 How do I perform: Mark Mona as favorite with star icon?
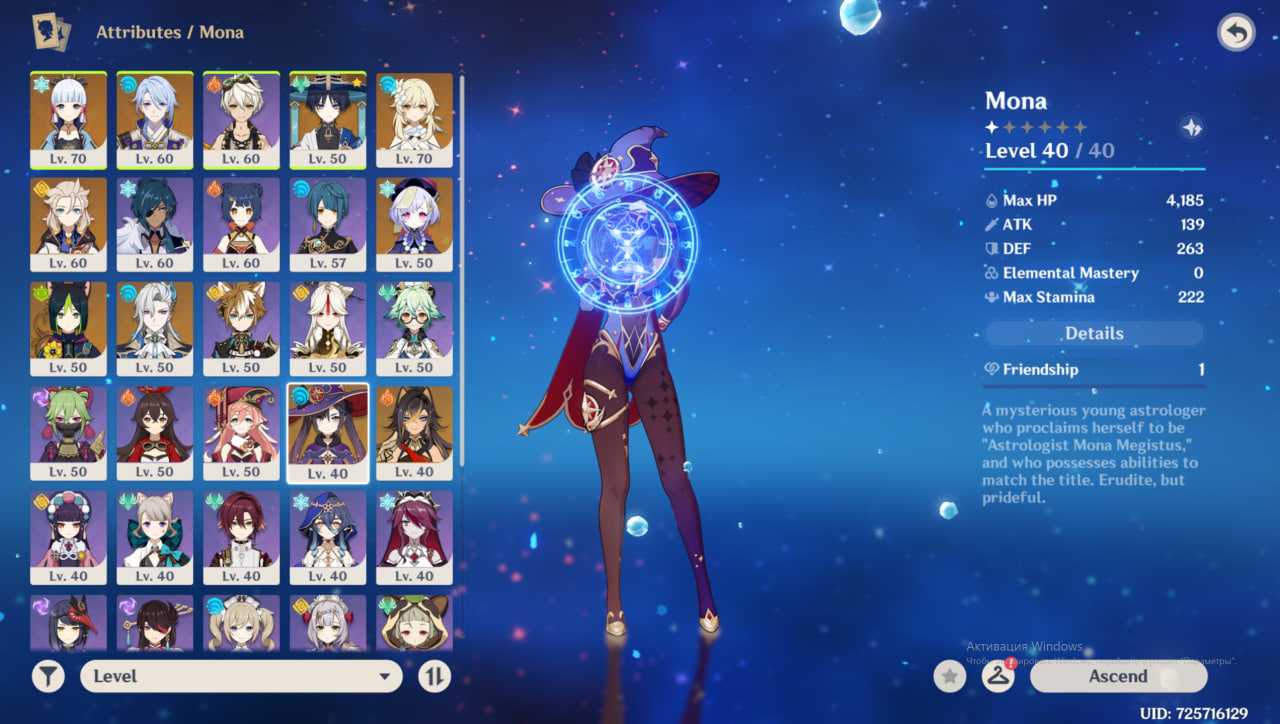pos(949,677)
